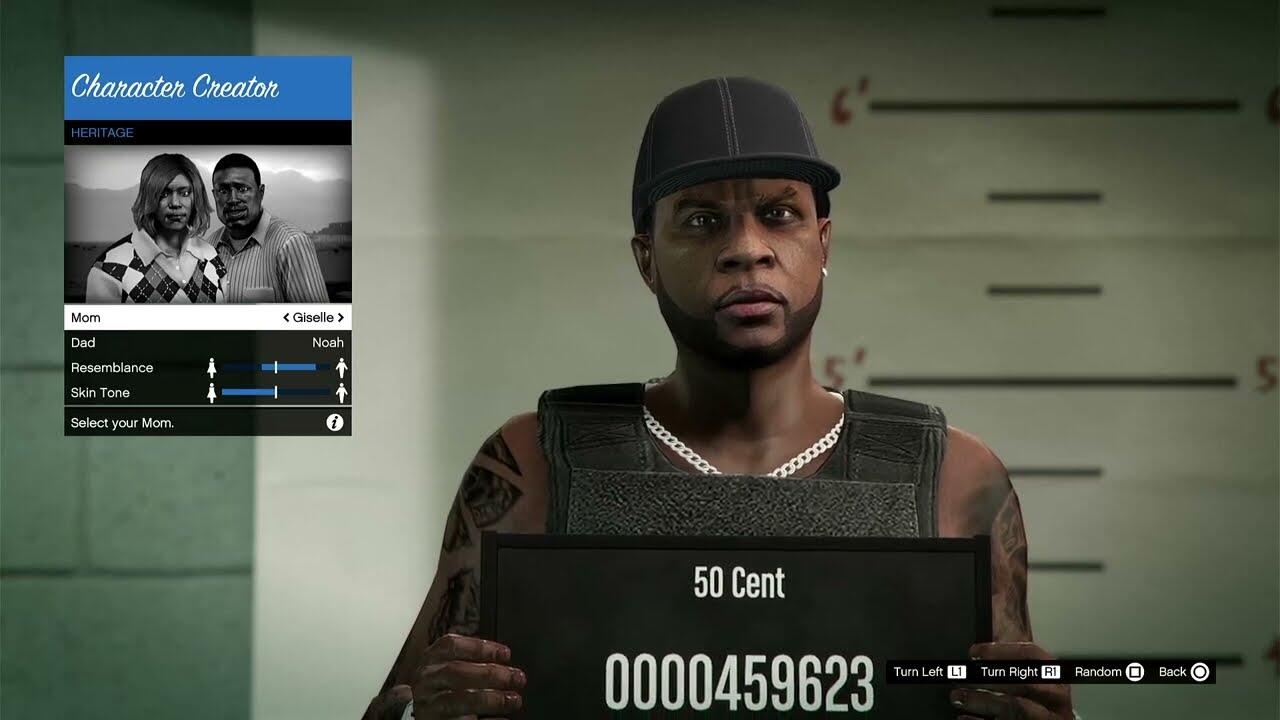Adjust the Skin Tone slider

coord(276,393)
